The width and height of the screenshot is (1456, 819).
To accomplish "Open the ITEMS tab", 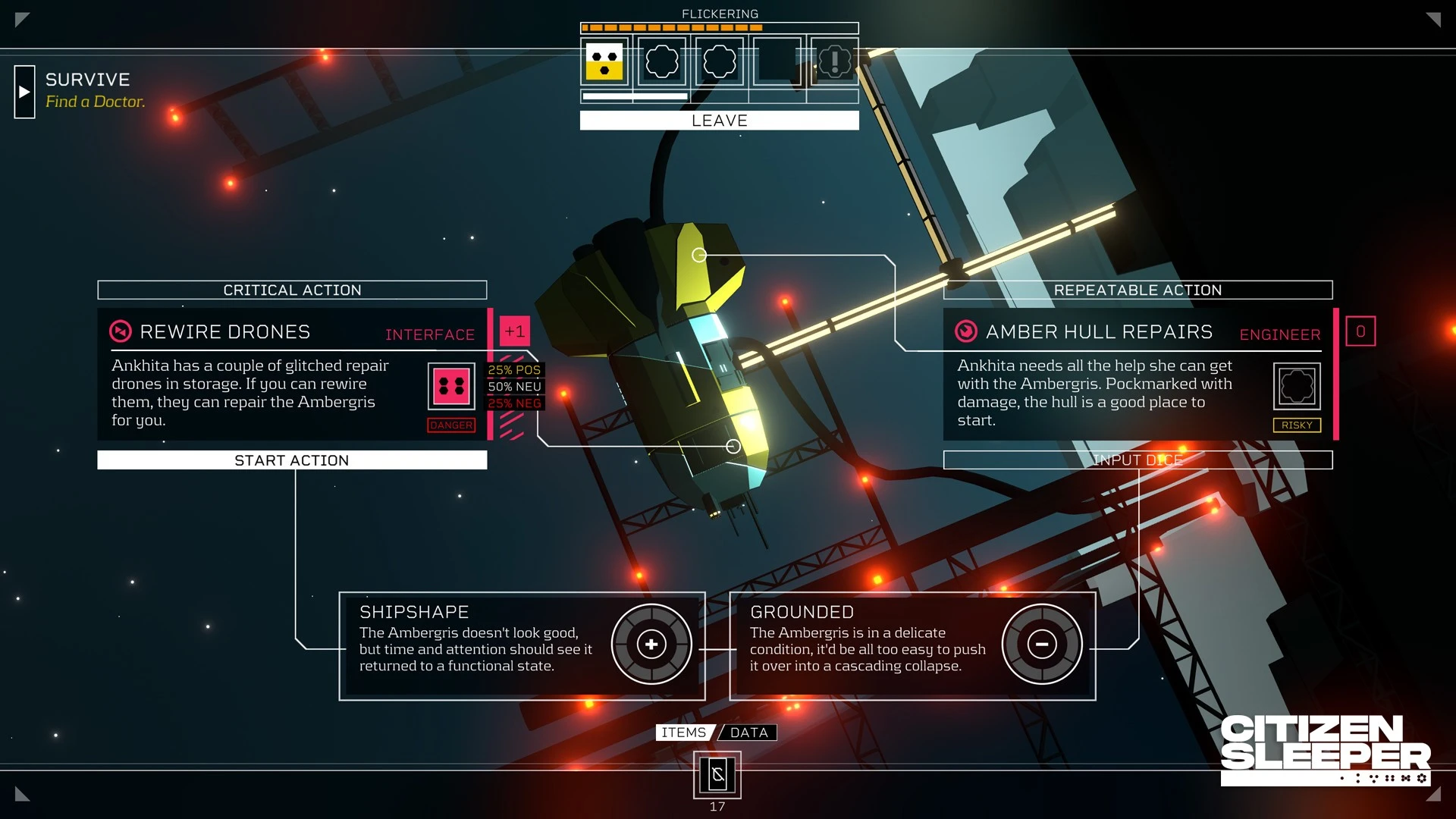I will (x=683, y=733).
